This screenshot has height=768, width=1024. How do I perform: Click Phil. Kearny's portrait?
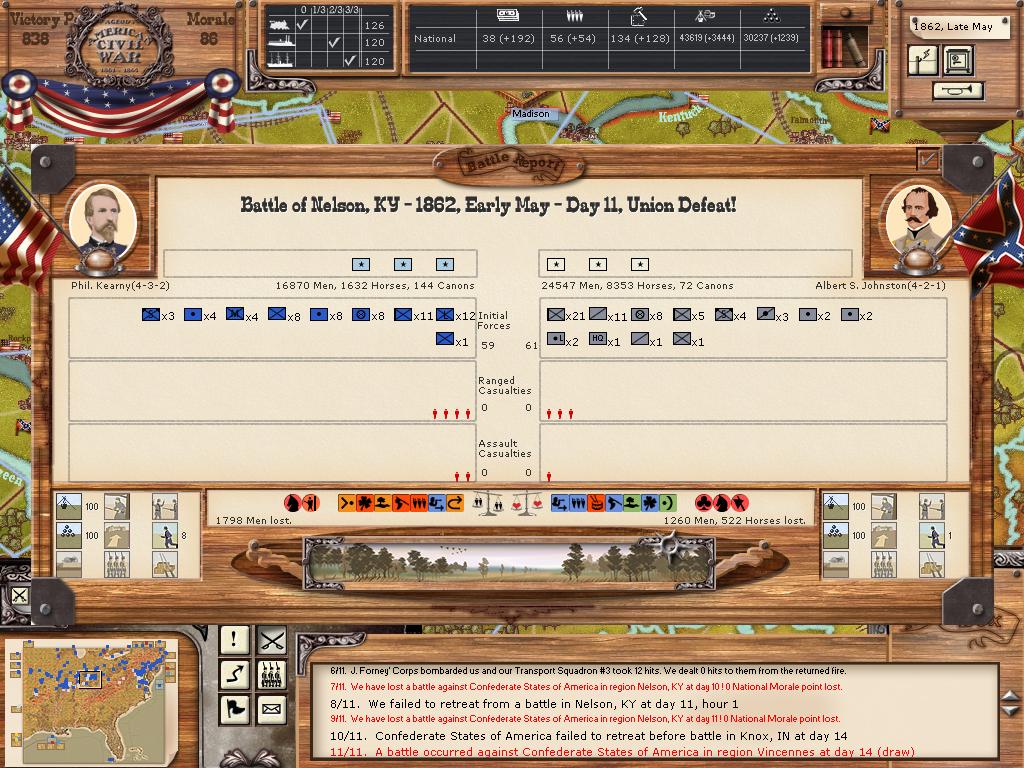pos(102,220)
